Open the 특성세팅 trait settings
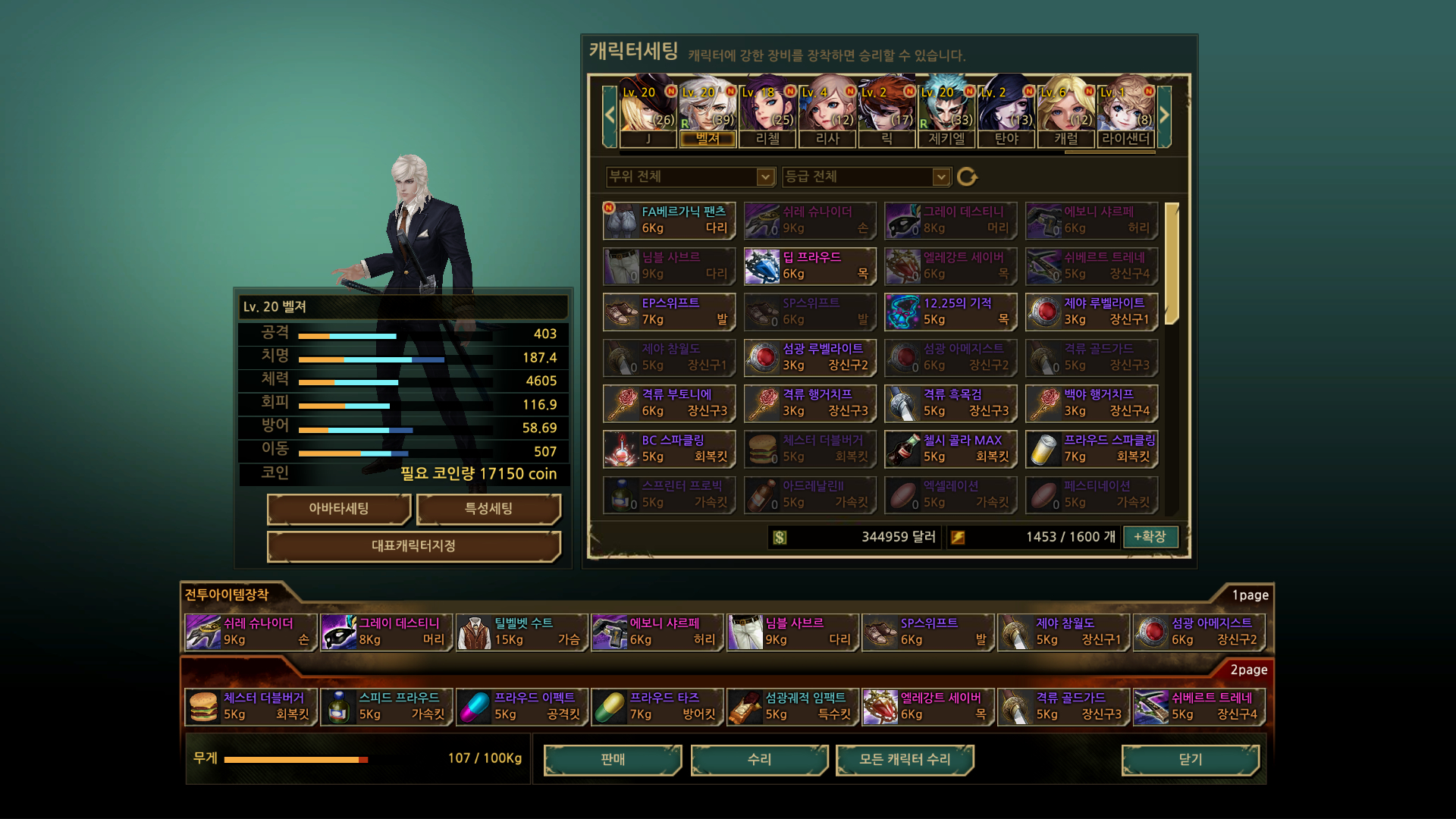The height and width of the screenshot is (819, 1456). coord(488,509)
